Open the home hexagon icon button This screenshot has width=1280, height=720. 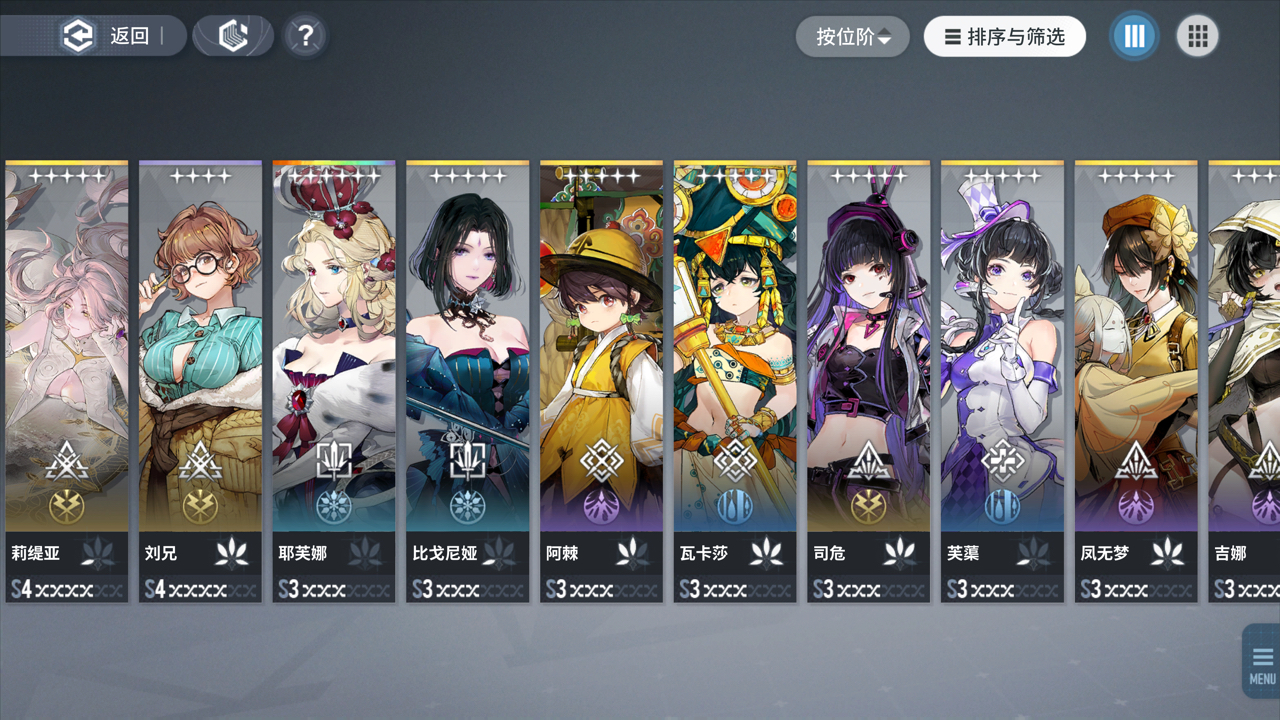[233, 36]
